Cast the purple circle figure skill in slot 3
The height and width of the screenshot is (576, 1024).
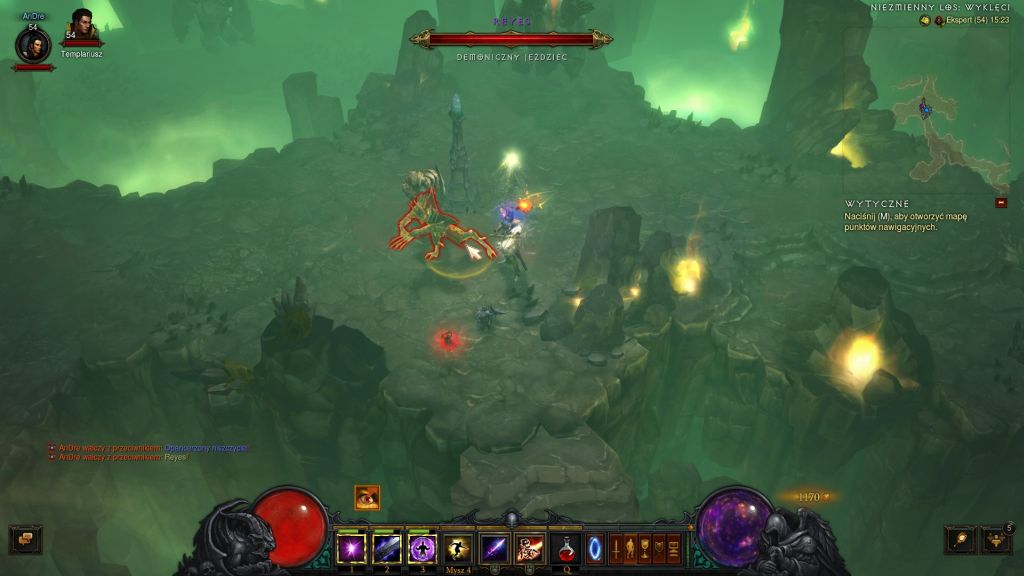pyautogui.click(x=423, y=548)
